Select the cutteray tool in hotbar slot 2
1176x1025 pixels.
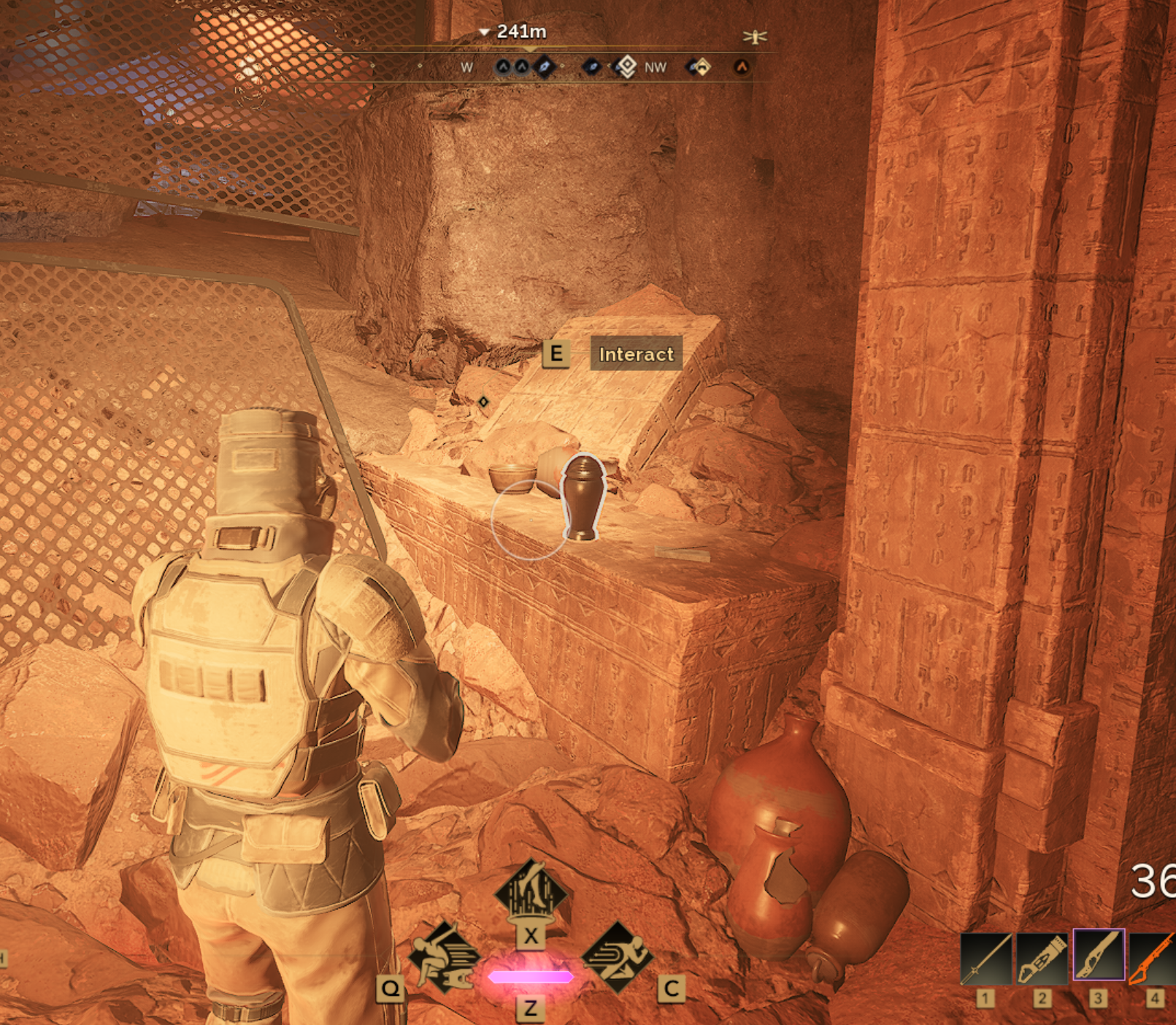[x=1042, y=958]
